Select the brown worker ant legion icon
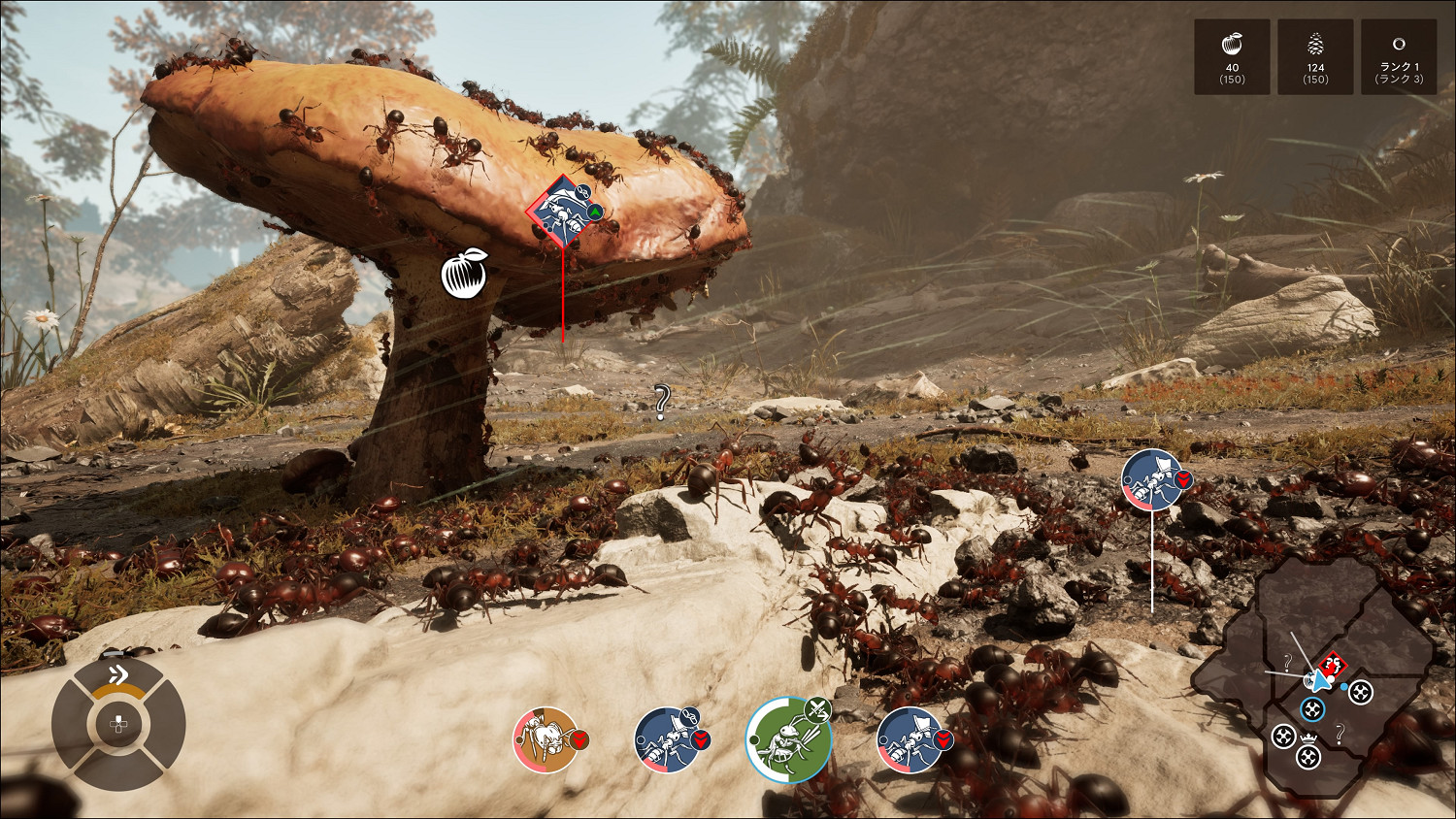Viewport: 1456px width, 819px height. pos(546,739)
